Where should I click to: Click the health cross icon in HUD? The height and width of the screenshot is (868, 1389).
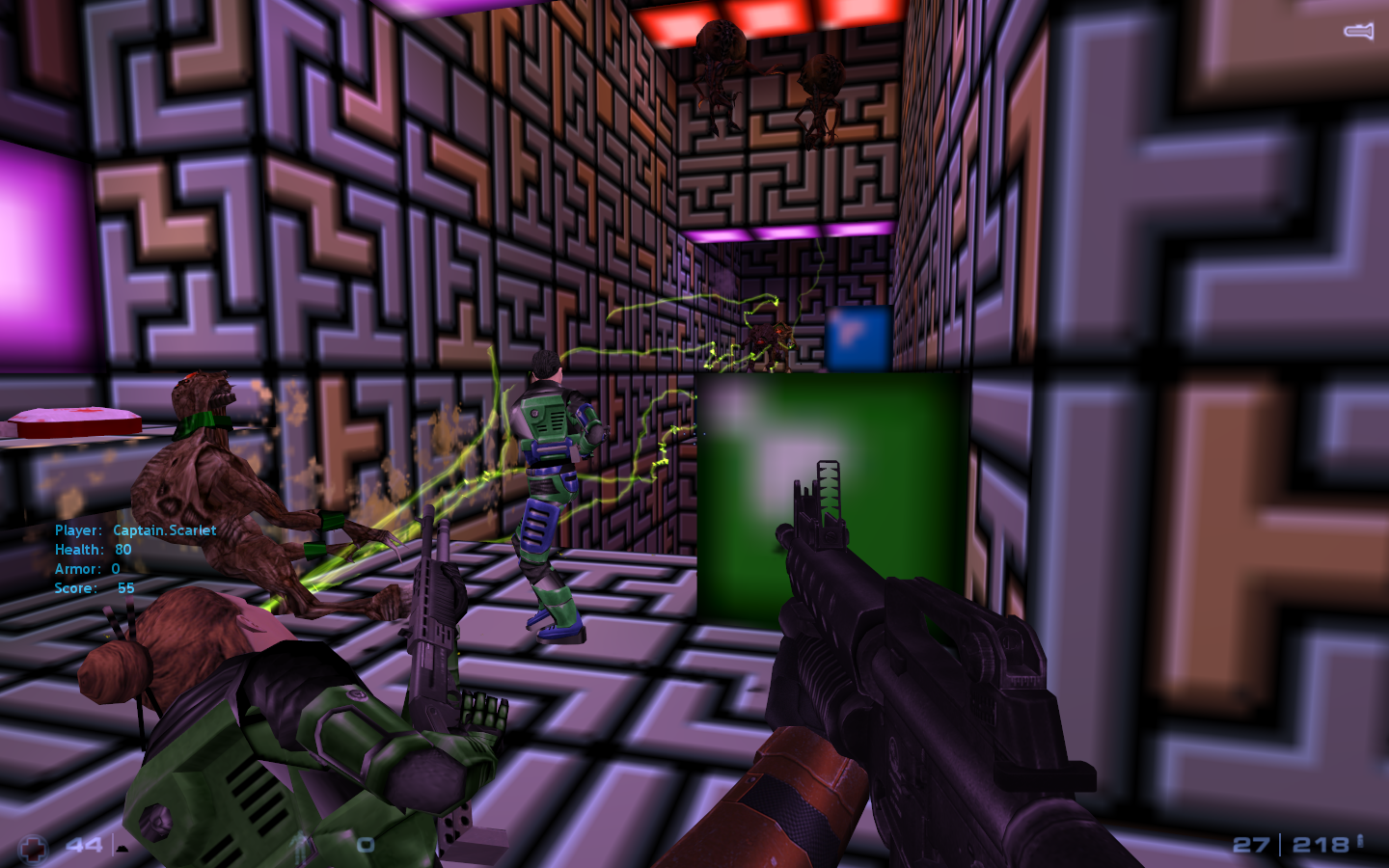click(33, 847)
